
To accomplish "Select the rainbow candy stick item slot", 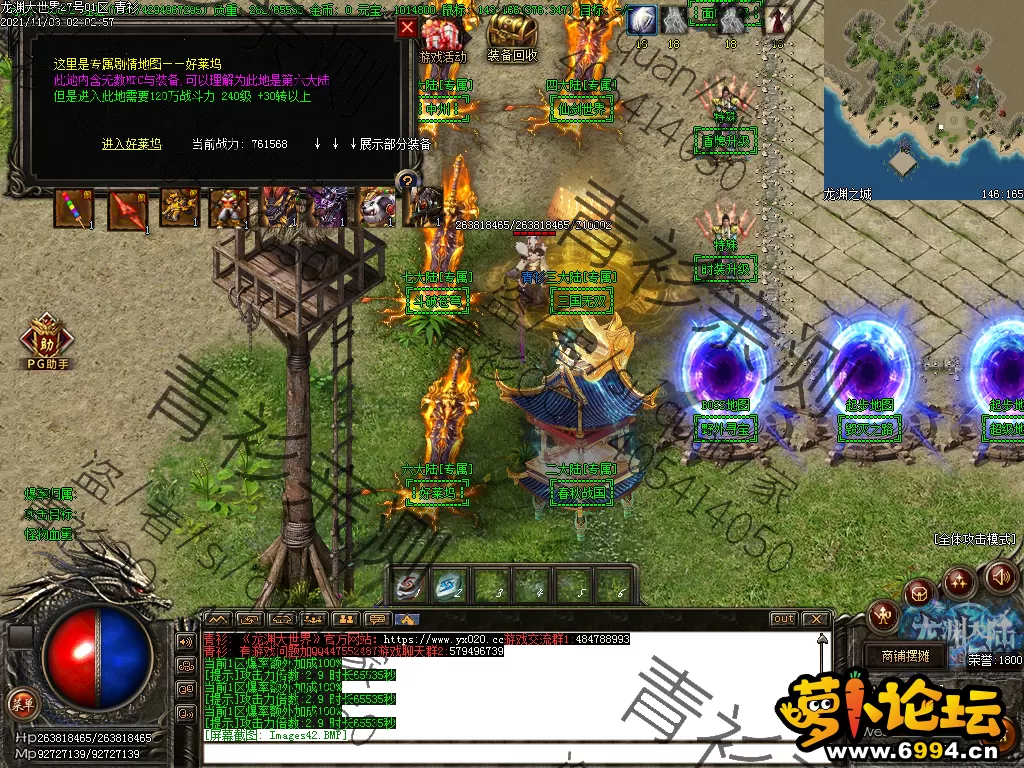I will (x=74, y=208).
